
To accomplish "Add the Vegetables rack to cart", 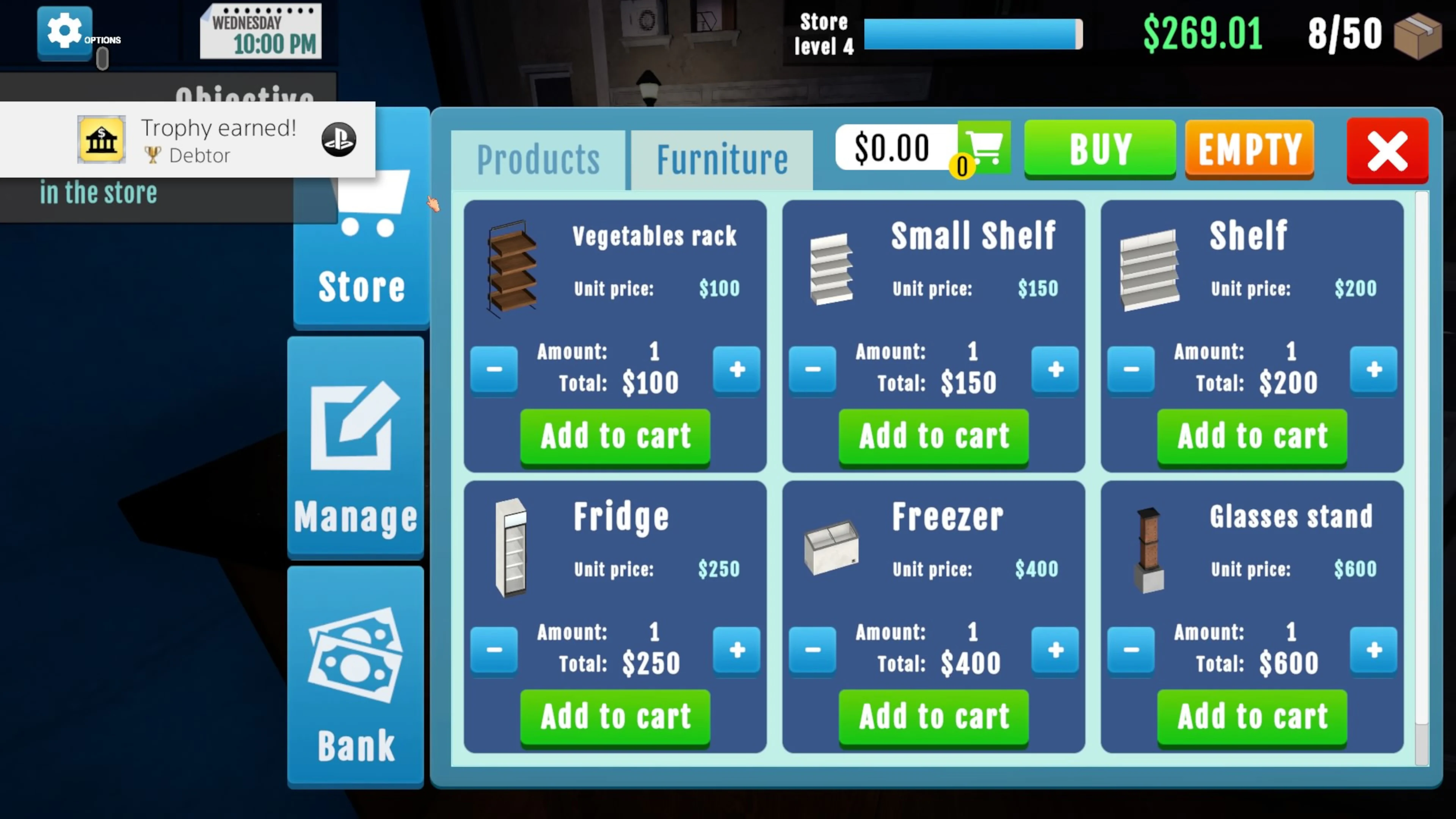I will coord(615,436).
